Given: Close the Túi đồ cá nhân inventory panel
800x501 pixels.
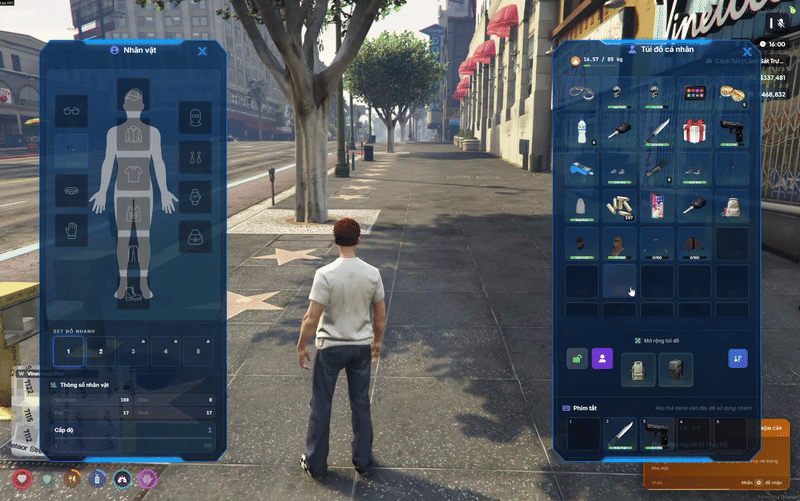Looking at the screenshot, I should 746,51.
